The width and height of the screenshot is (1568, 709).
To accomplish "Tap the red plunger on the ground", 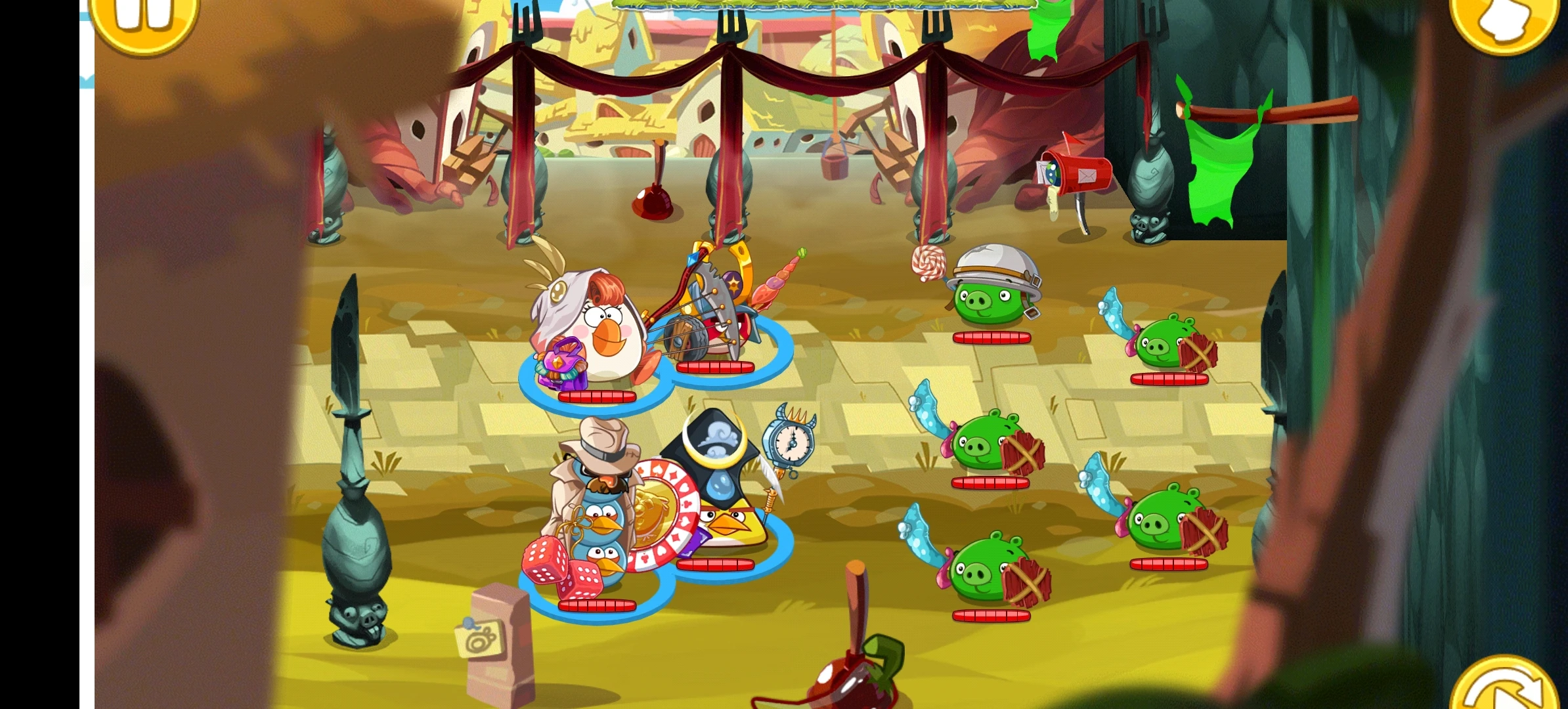I will [653, 204].
